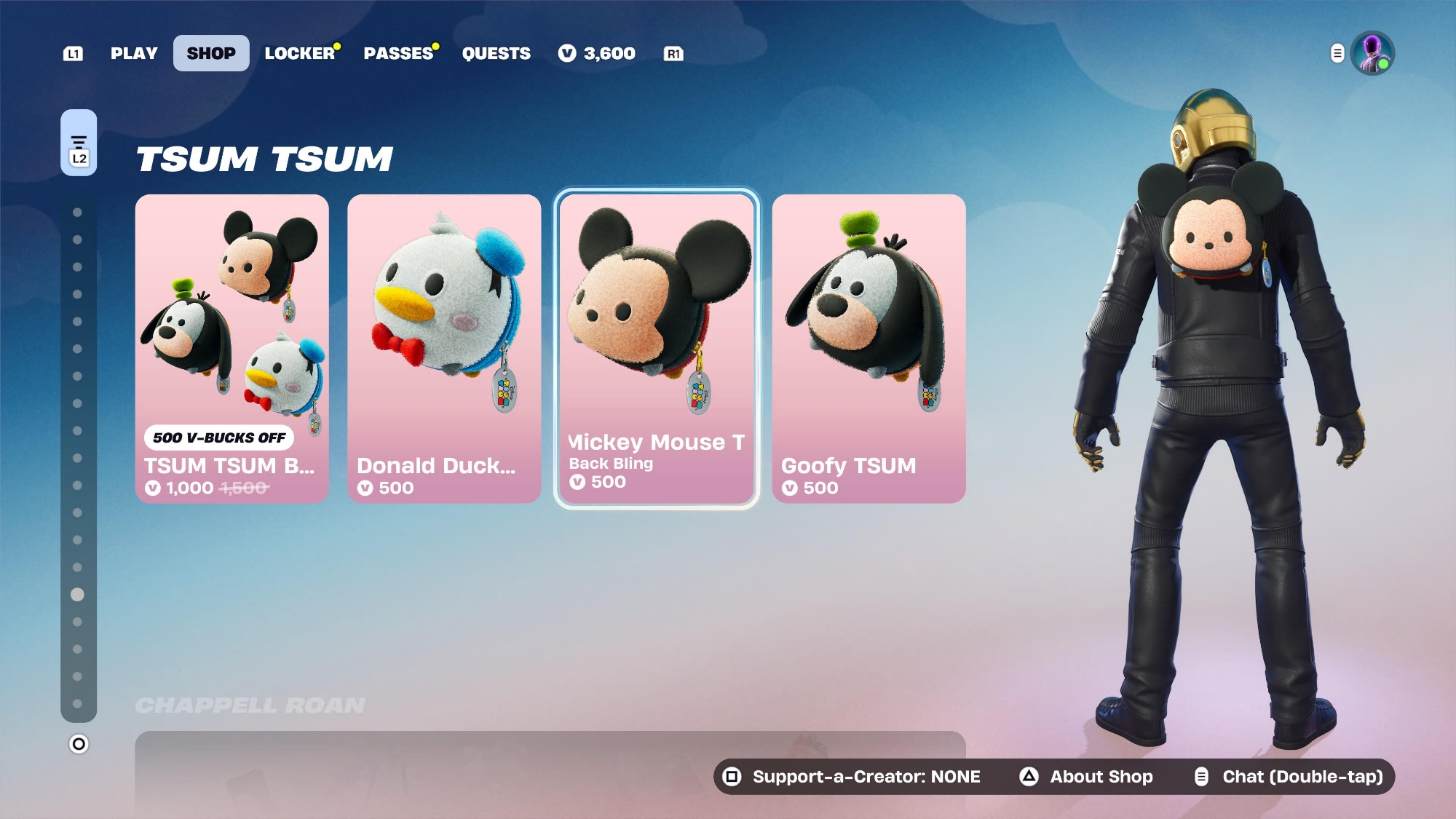Open the shop section filter list
1456x819 pixels.
click(x=79, y=143)
